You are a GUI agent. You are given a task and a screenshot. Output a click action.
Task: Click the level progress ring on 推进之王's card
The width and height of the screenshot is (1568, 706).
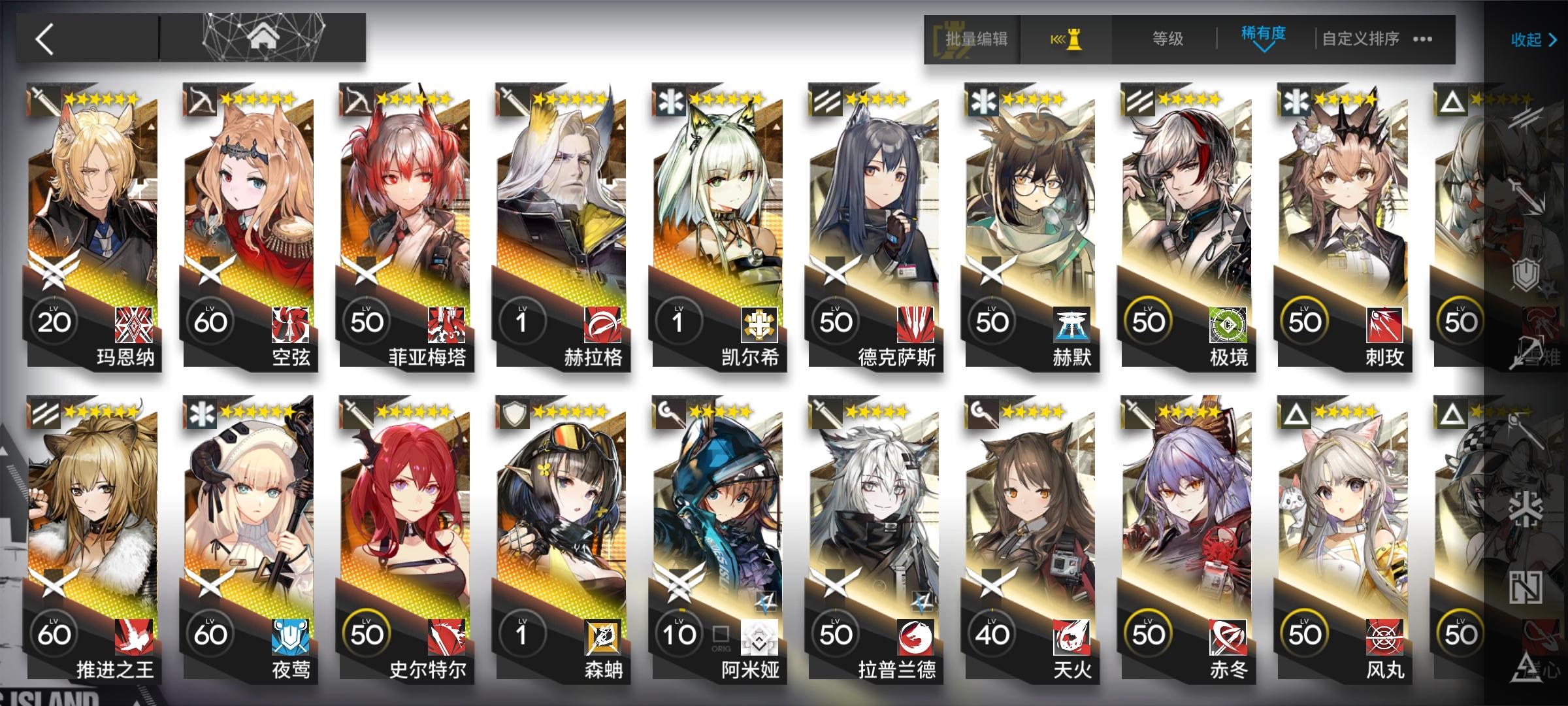point(56,631)
